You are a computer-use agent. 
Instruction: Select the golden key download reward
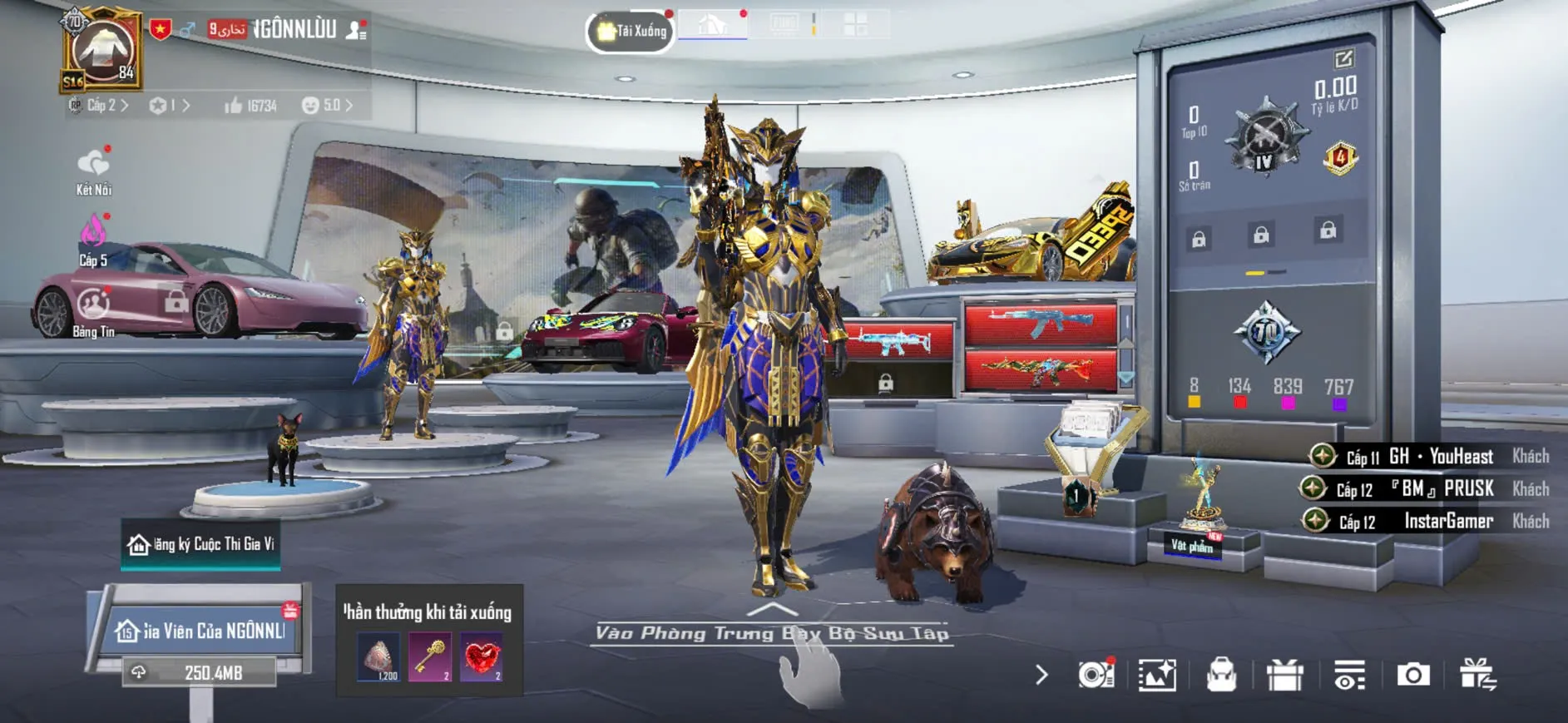pyautogui.click(x=430, y=657)
